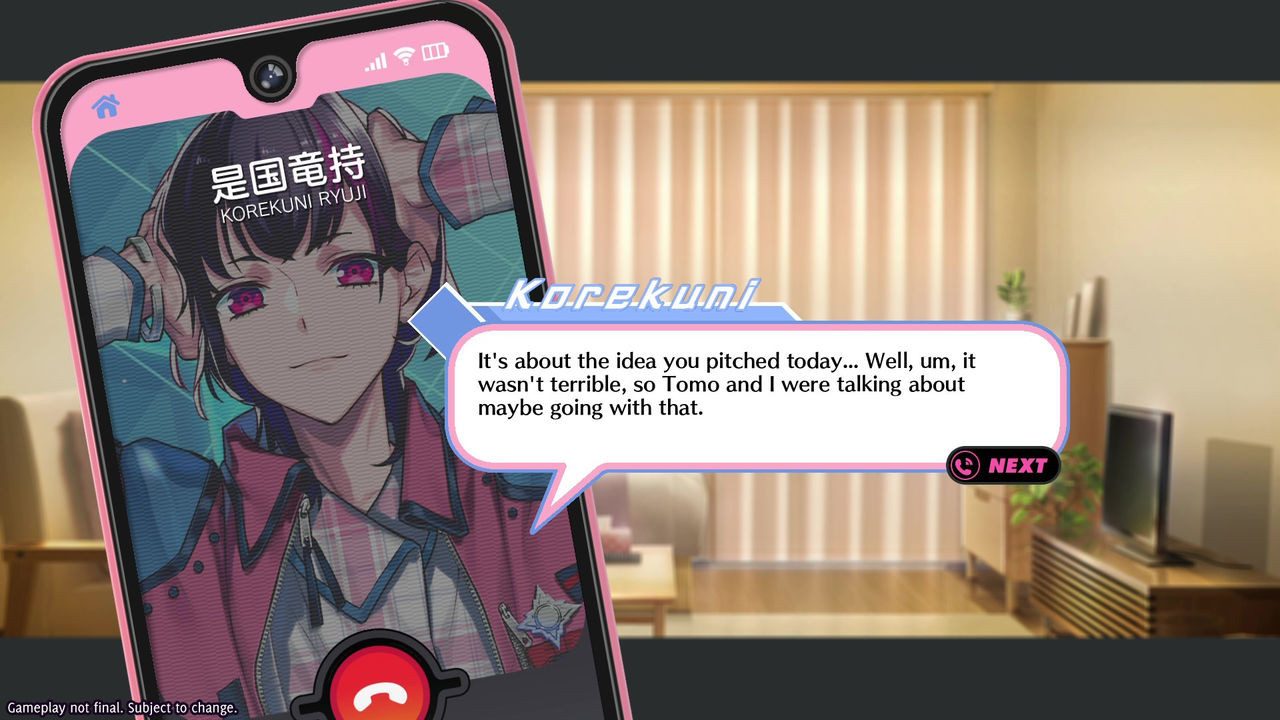The image size is (1280, 720).
Task: Tap the signal strength bars icon
Action: [377, 60]
